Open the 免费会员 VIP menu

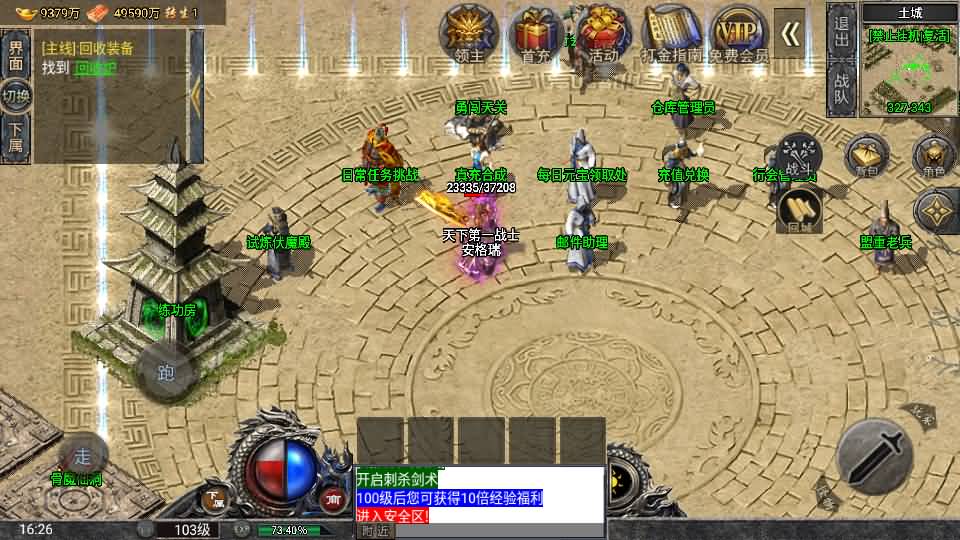click(738, 33)
